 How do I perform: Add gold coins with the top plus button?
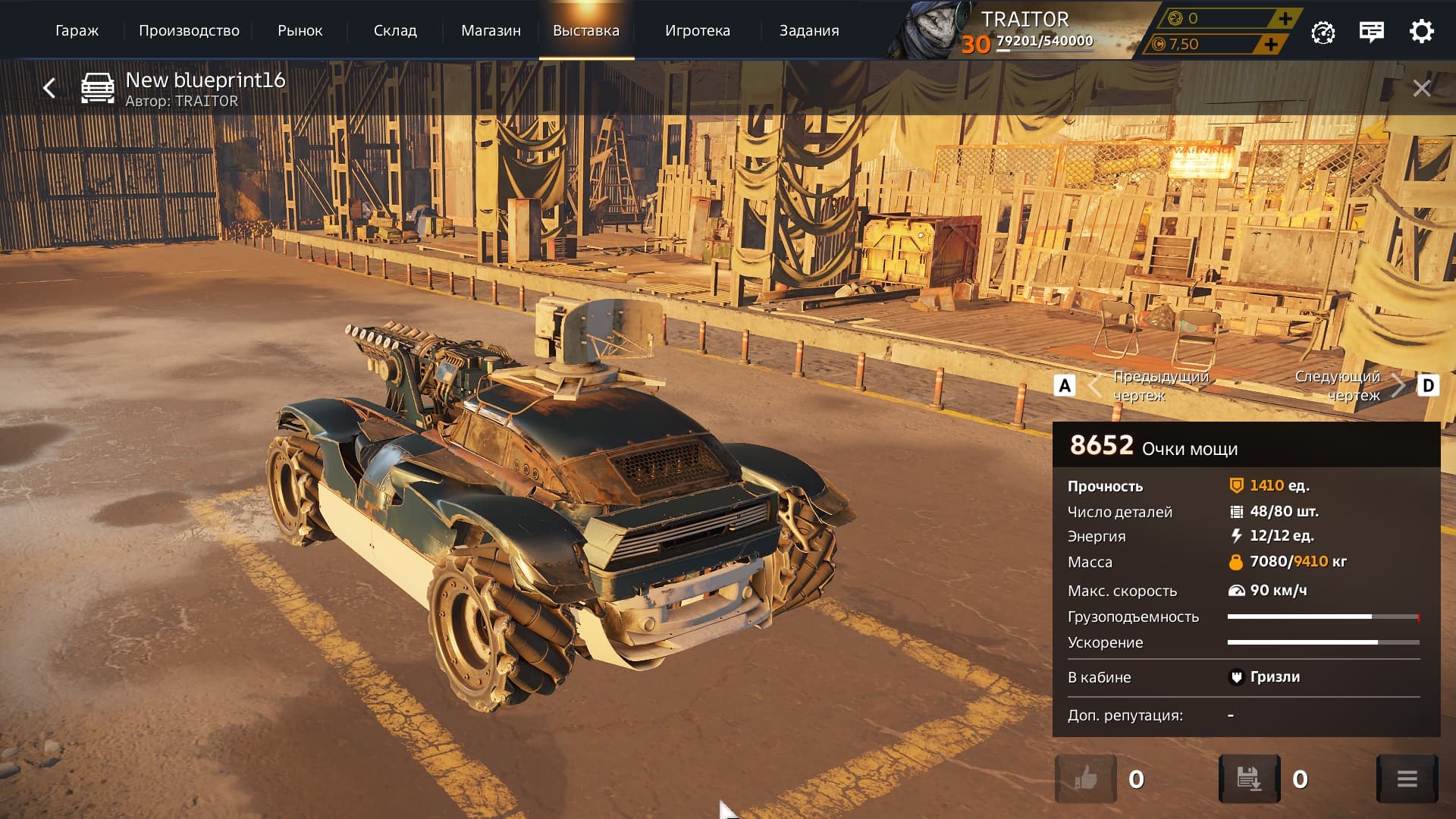1285,18
